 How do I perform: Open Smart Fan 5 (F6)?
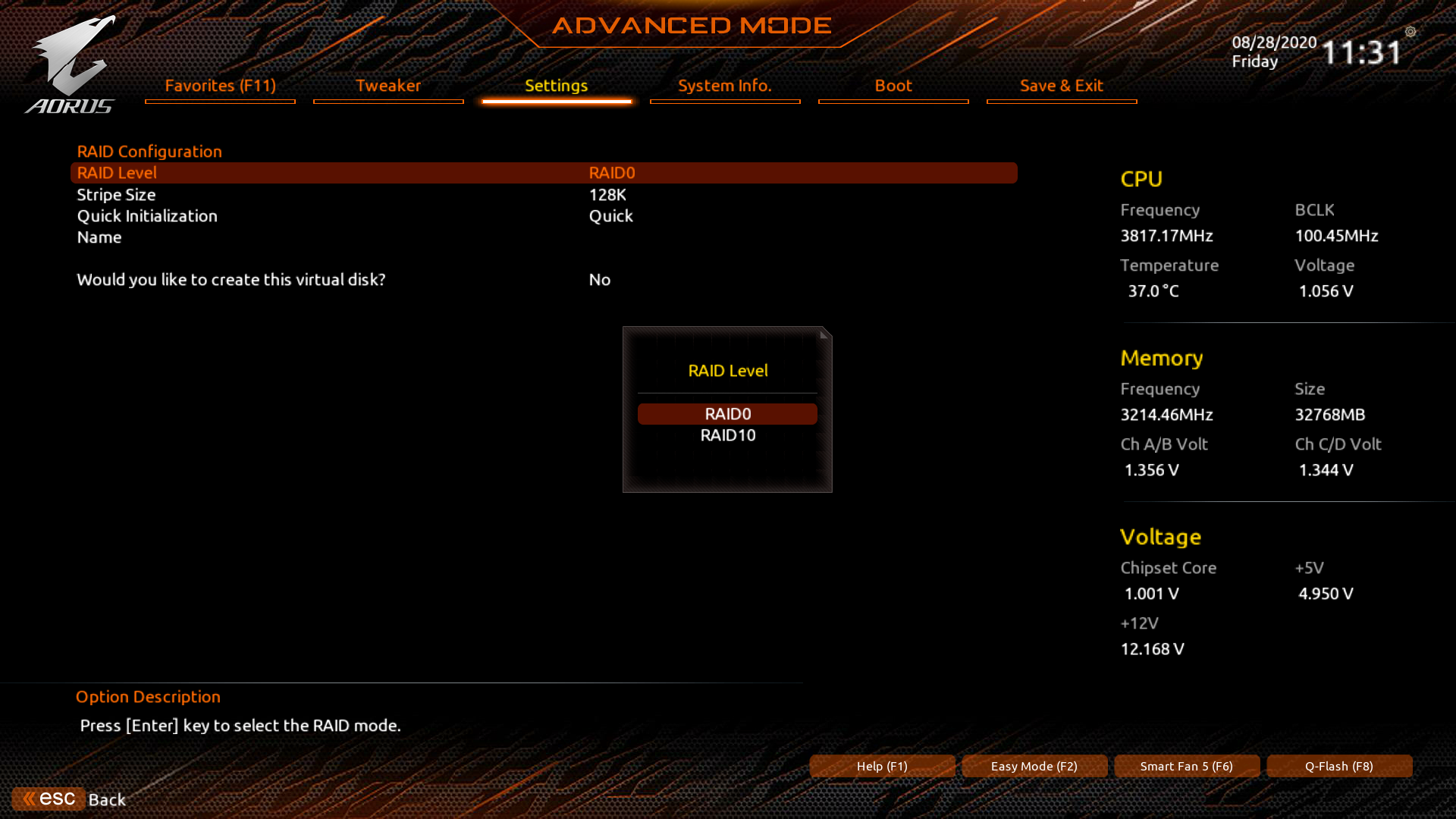click(x=1187, y=766)
